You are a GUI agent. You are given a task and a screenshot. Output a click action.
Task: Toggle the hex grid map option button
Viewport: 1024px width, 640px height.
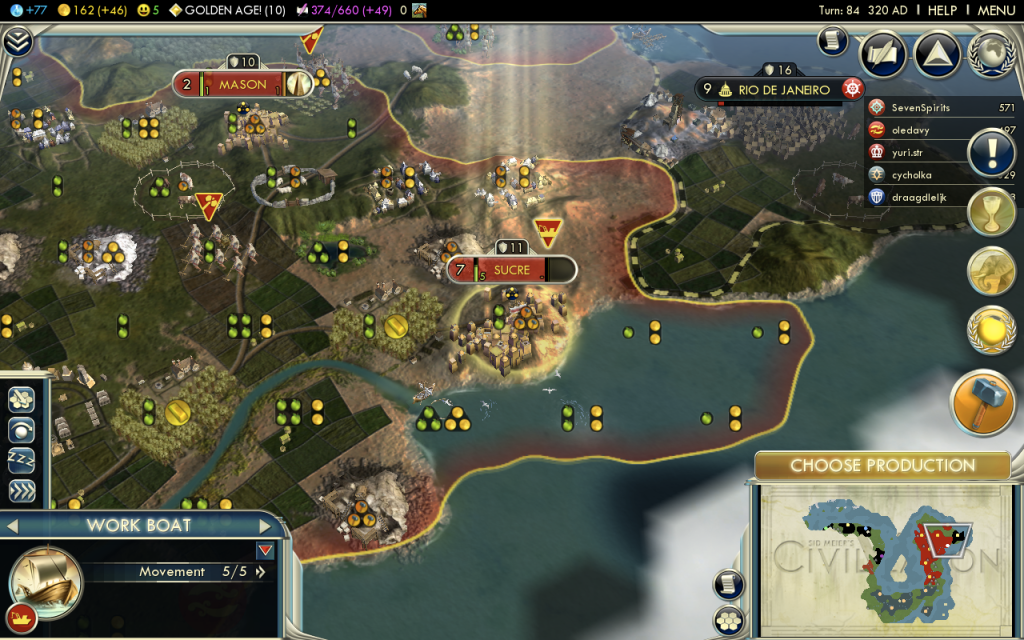[728, 620]
